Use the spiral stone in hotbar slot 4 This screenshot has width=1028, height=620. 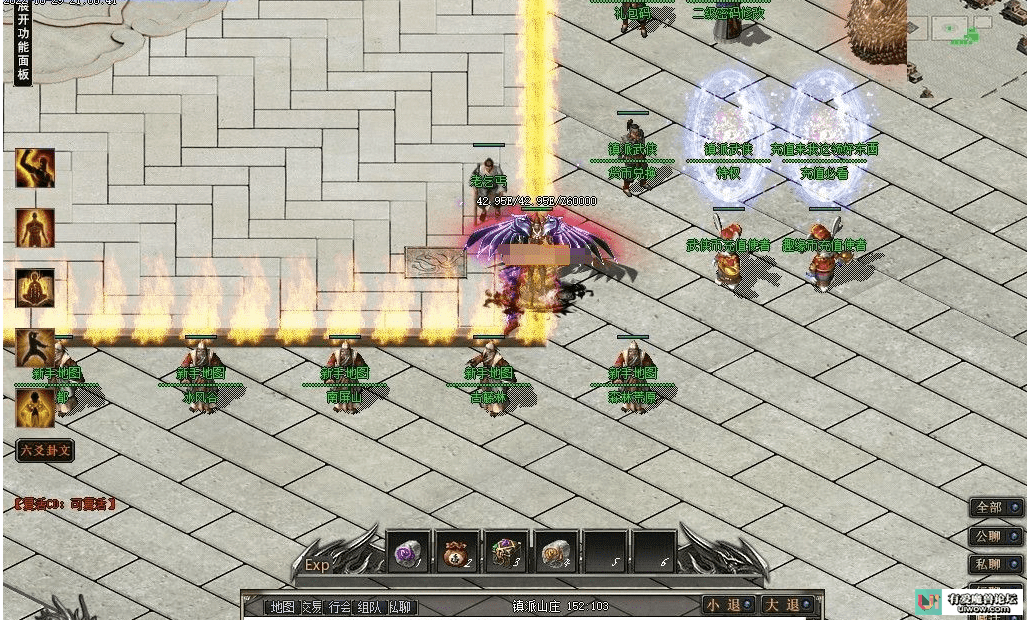pyautogui.click(x=556, y=551)
